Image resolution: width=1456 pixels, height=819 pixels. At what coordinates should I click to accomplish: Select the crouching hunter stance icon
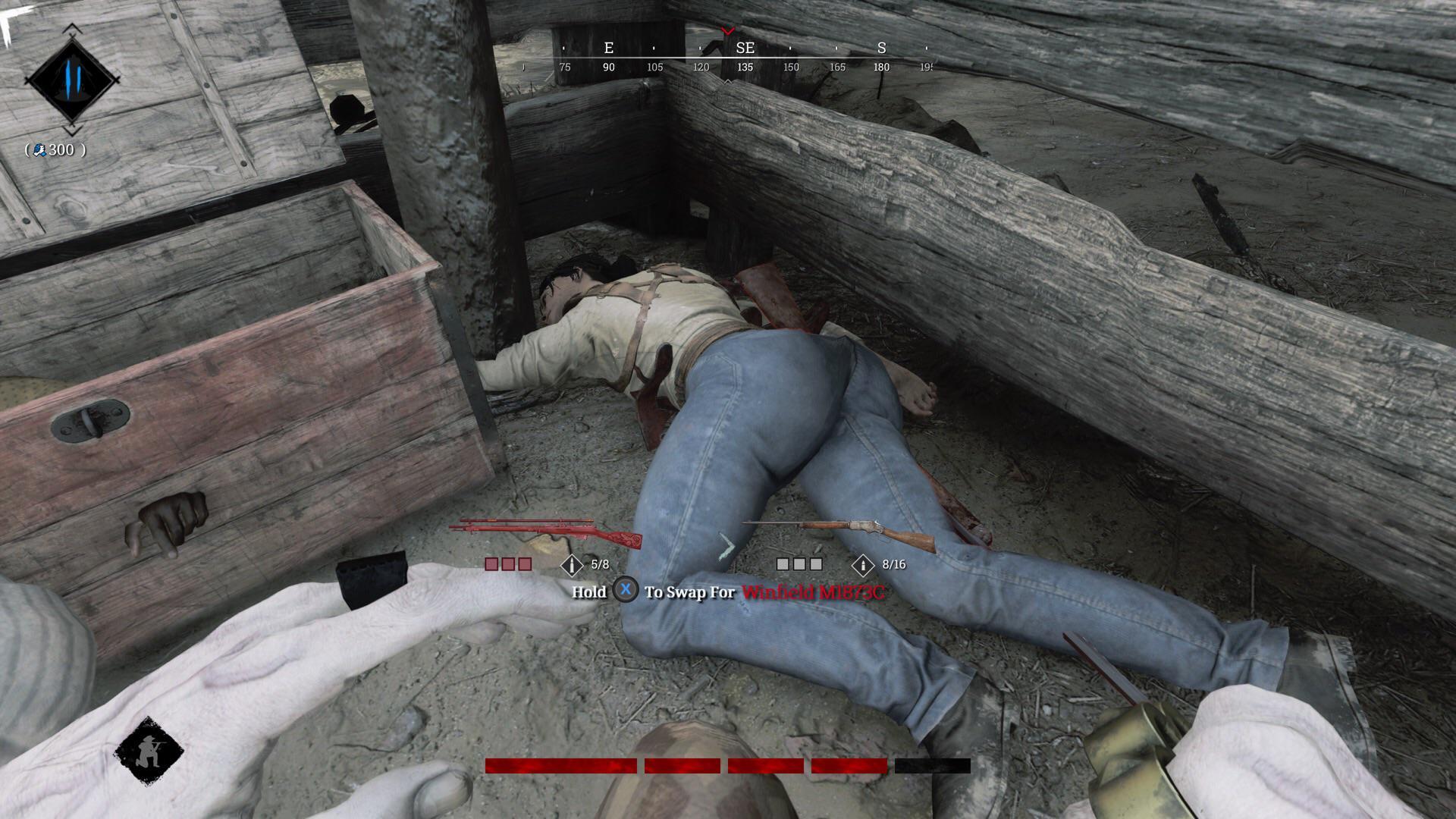tap(149, 751)
